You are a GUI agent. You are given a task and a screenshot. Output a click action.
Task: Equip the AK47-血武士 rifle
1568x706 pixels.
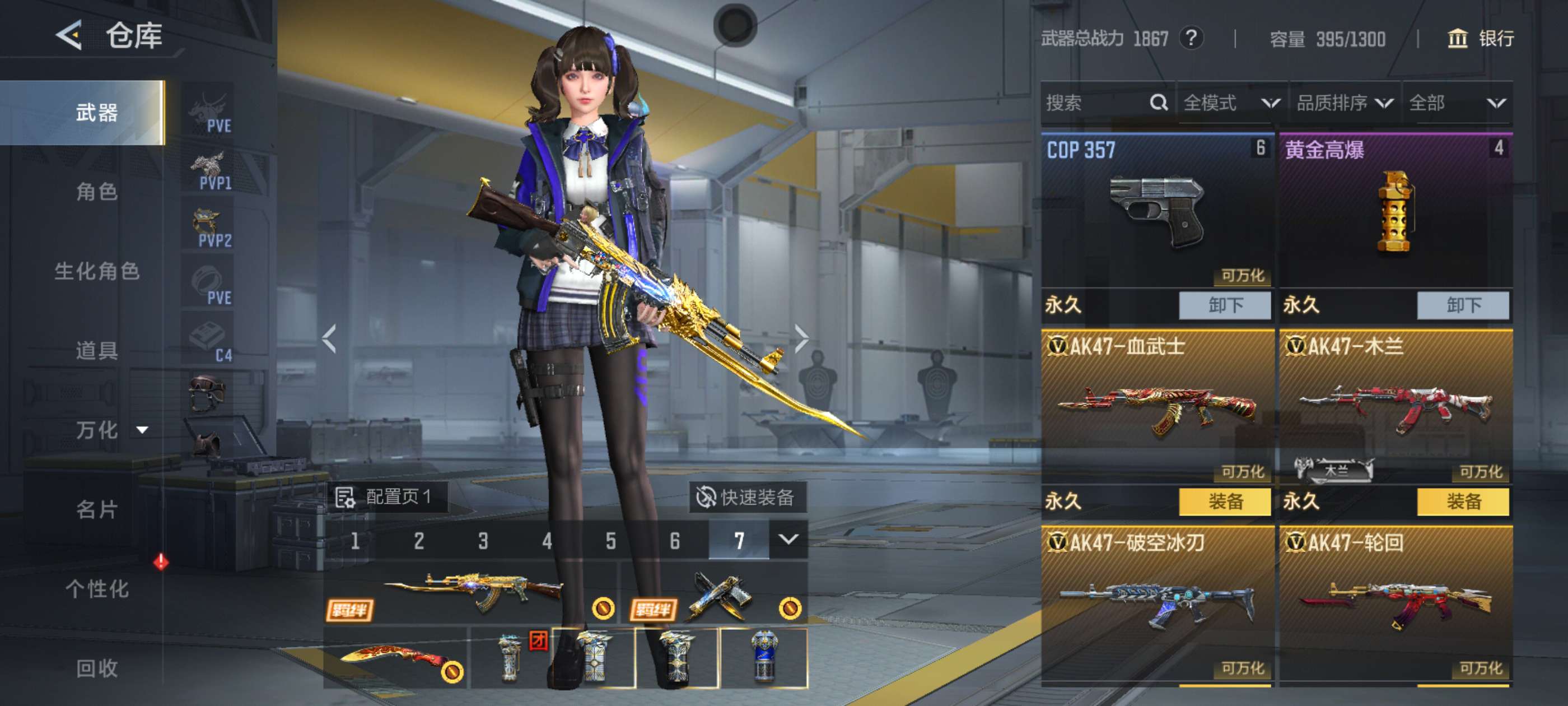tap(1225, 502)
